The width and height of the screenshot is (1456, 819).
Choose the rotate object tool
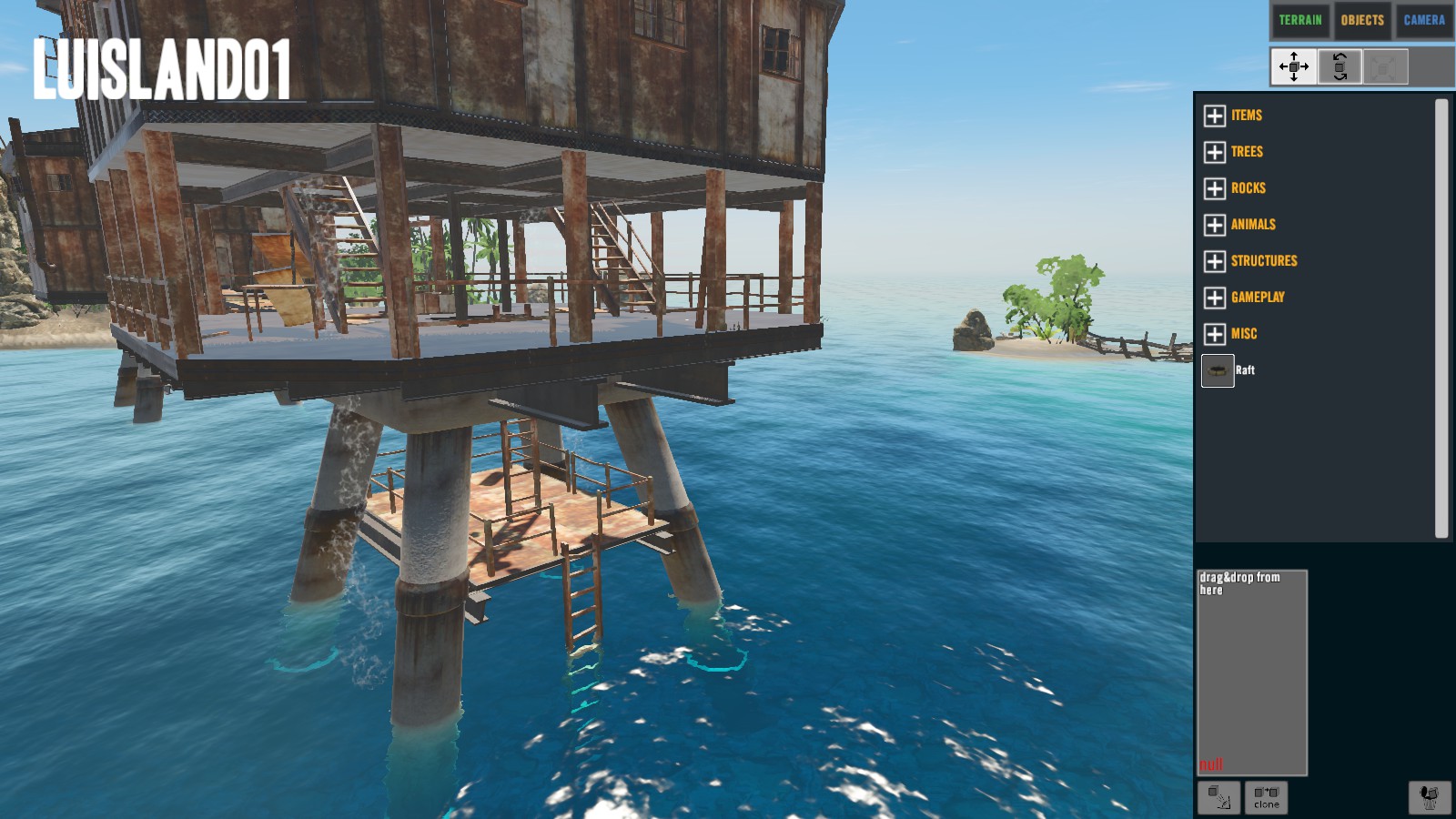(1340, 66)
